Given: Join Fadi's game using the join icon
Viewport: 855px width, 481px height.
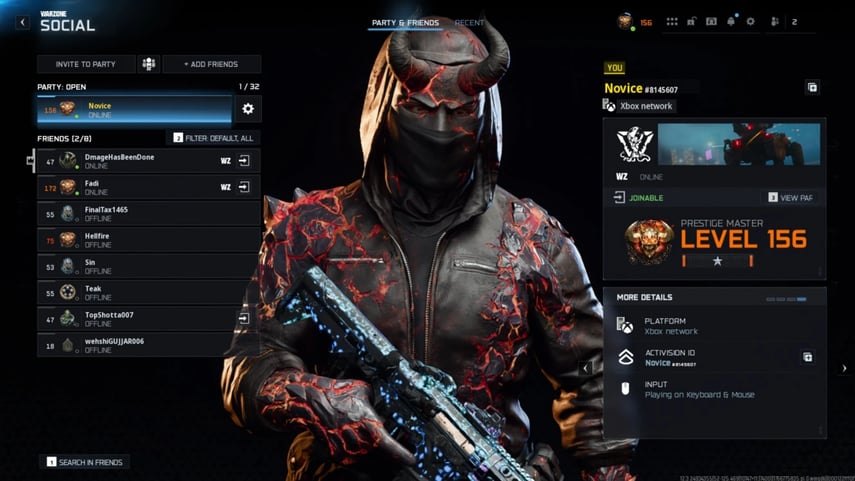Looking at the screenshot, I should click(x=243, y=187).
